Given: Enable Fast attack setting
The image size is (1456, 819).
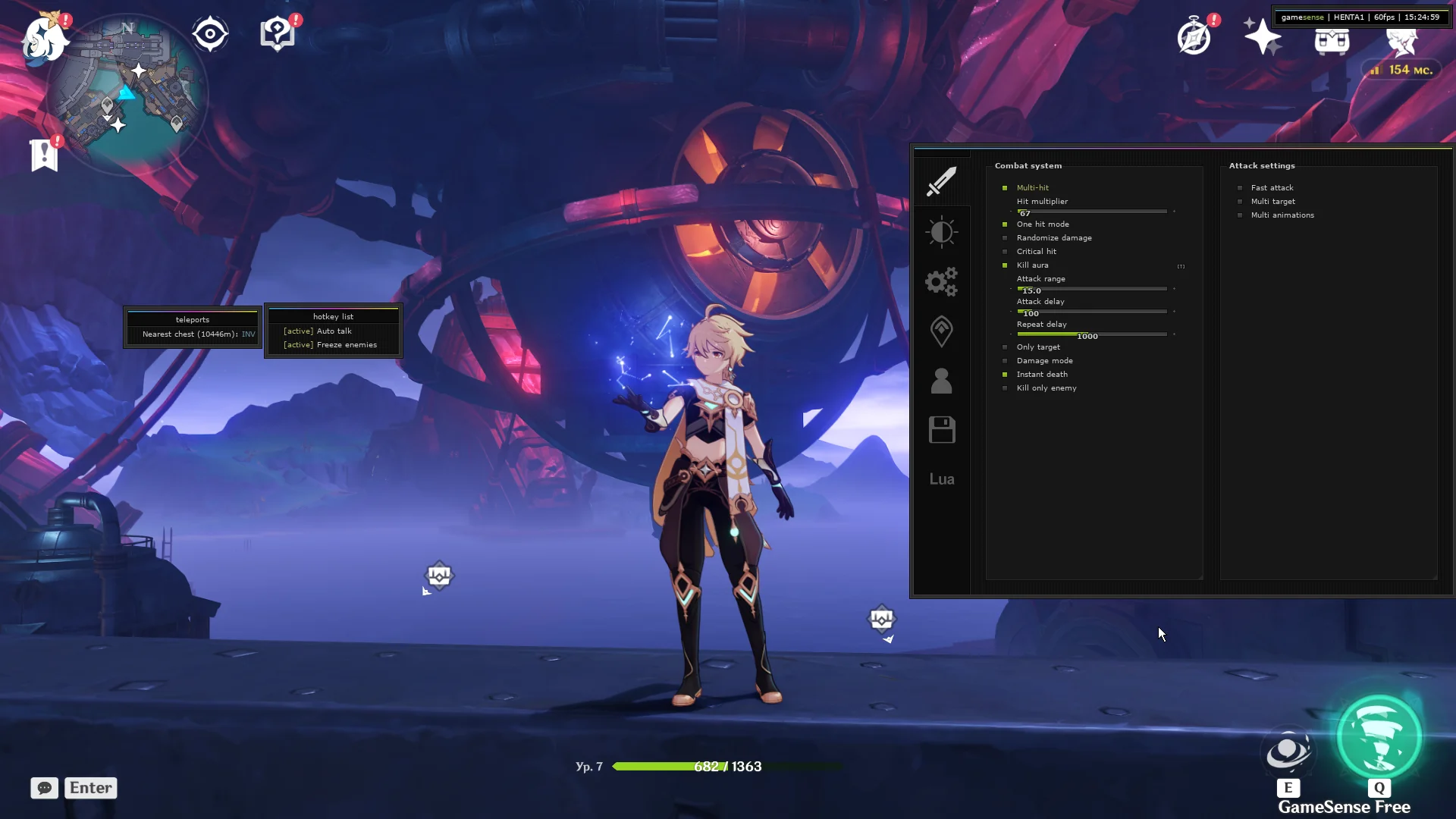Looking at the screenshot, I should [x=1240, y=188].
